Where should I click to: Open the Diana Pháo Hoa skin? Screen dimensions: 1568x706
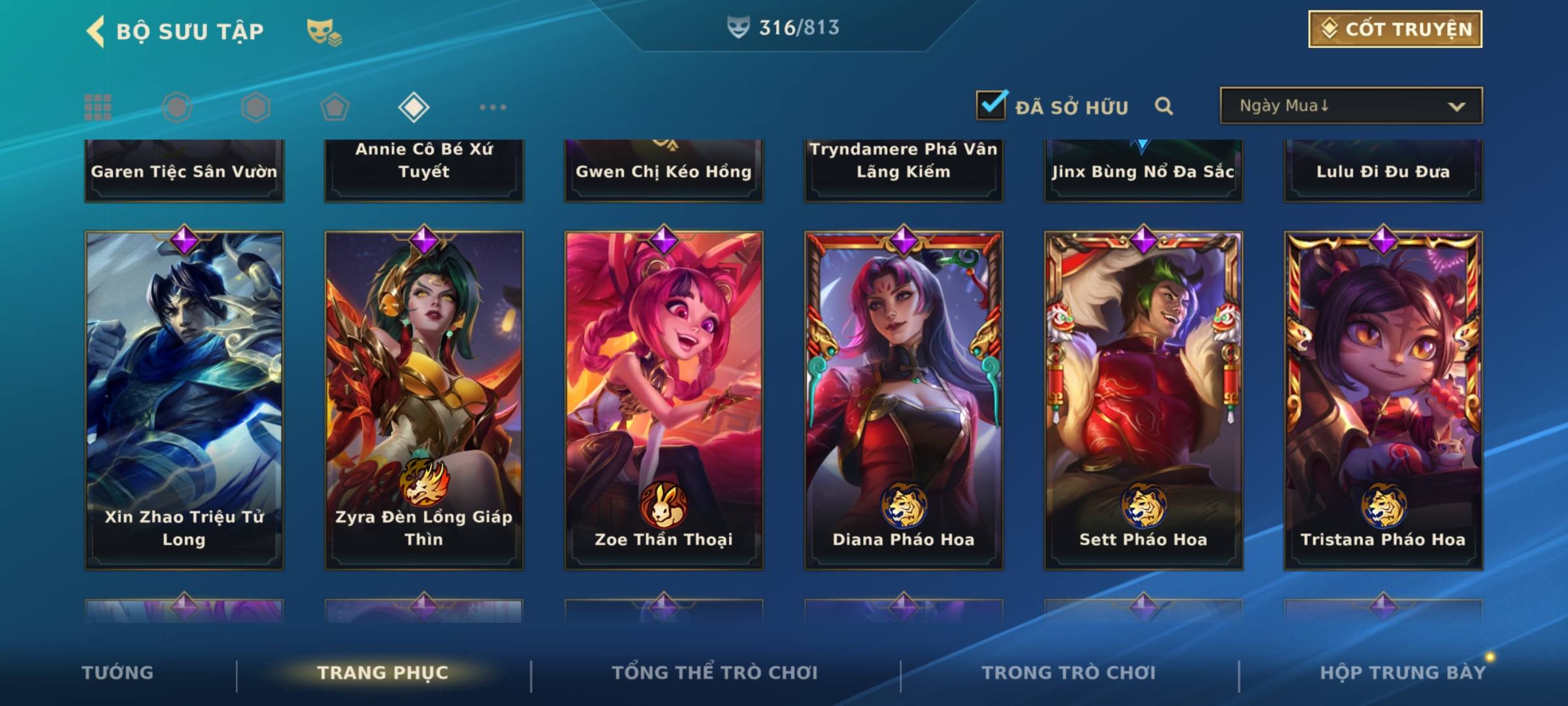pyautogui.click(x=904, y=400)
